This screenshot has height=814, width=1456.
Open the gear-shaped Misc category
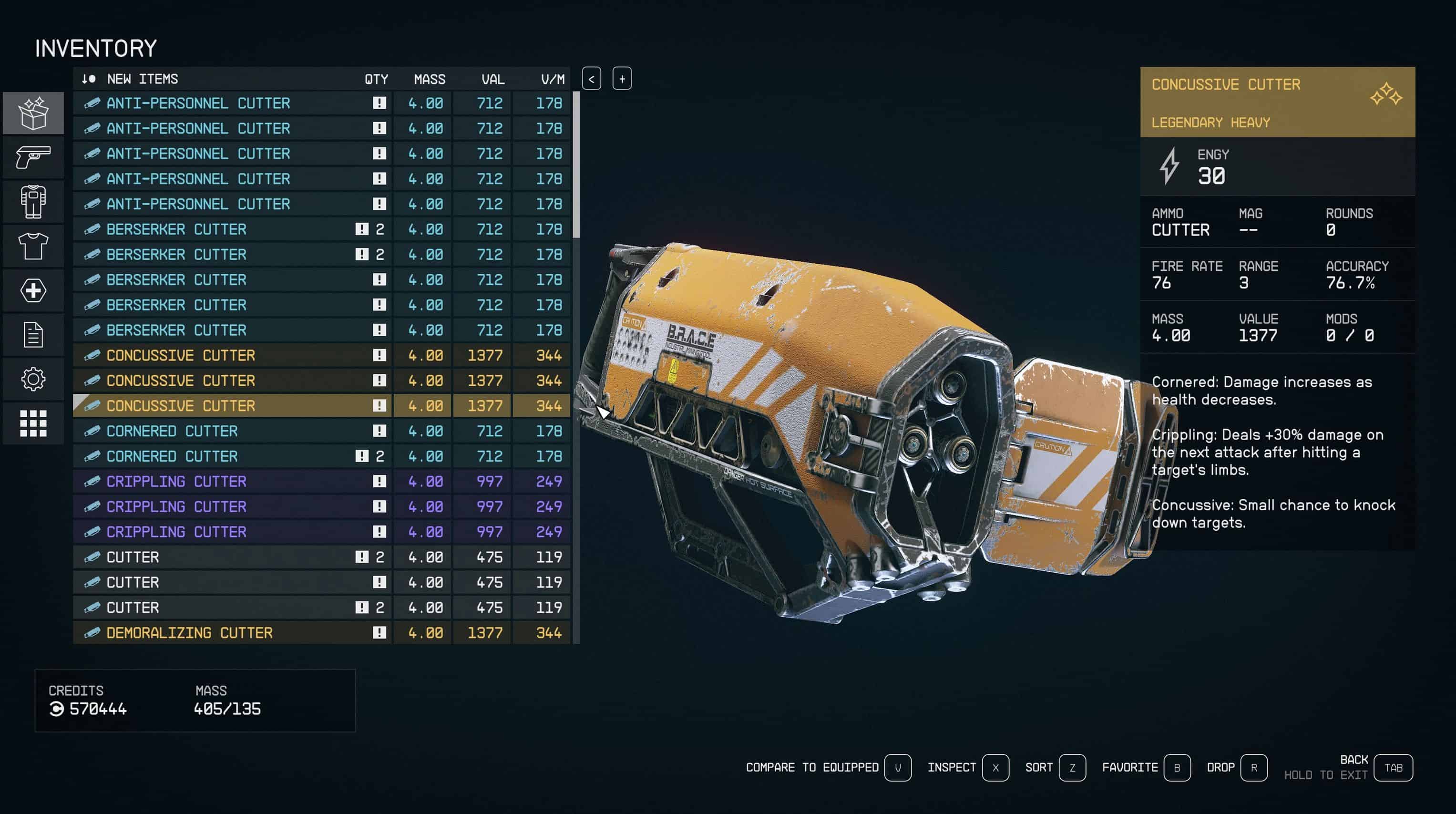[x=33, y=379]
